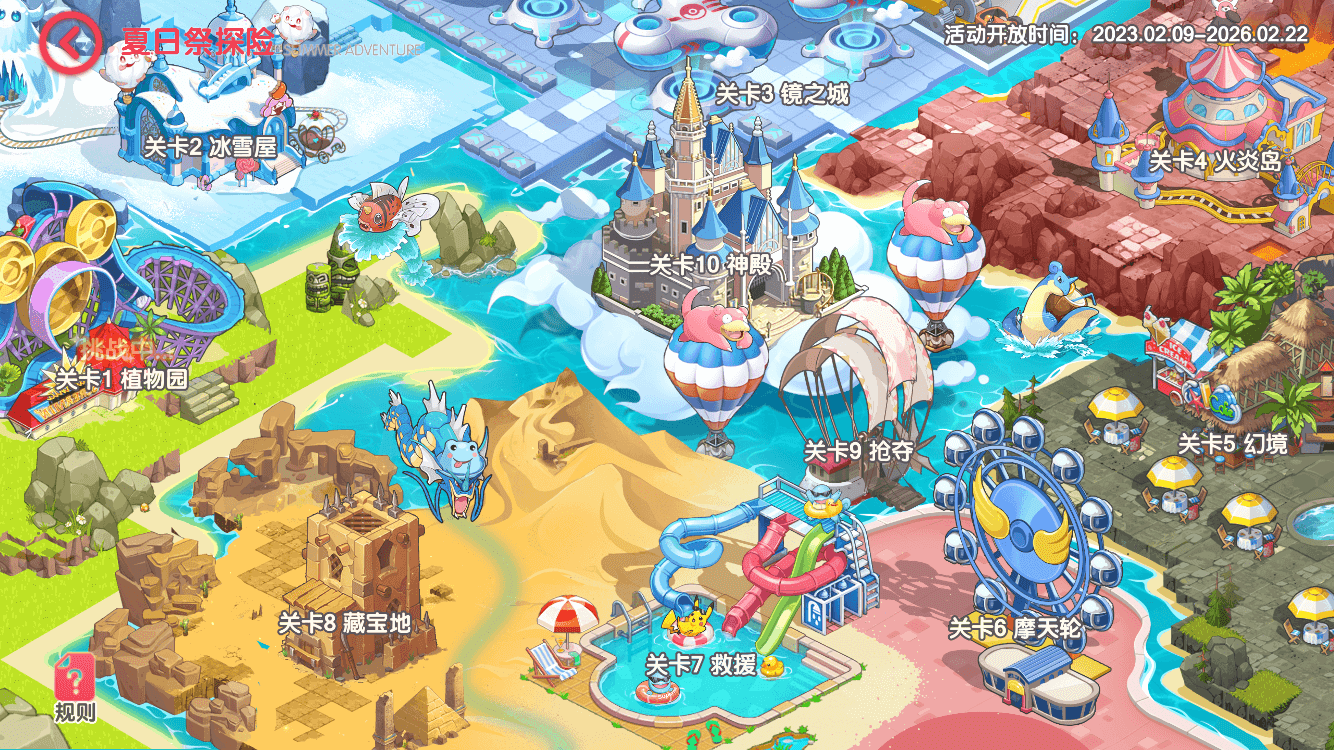The width and height of the screenshot is (1334, 750).
Task: Select stage 关卡5 幻境
Action: tap(1232, 444)
